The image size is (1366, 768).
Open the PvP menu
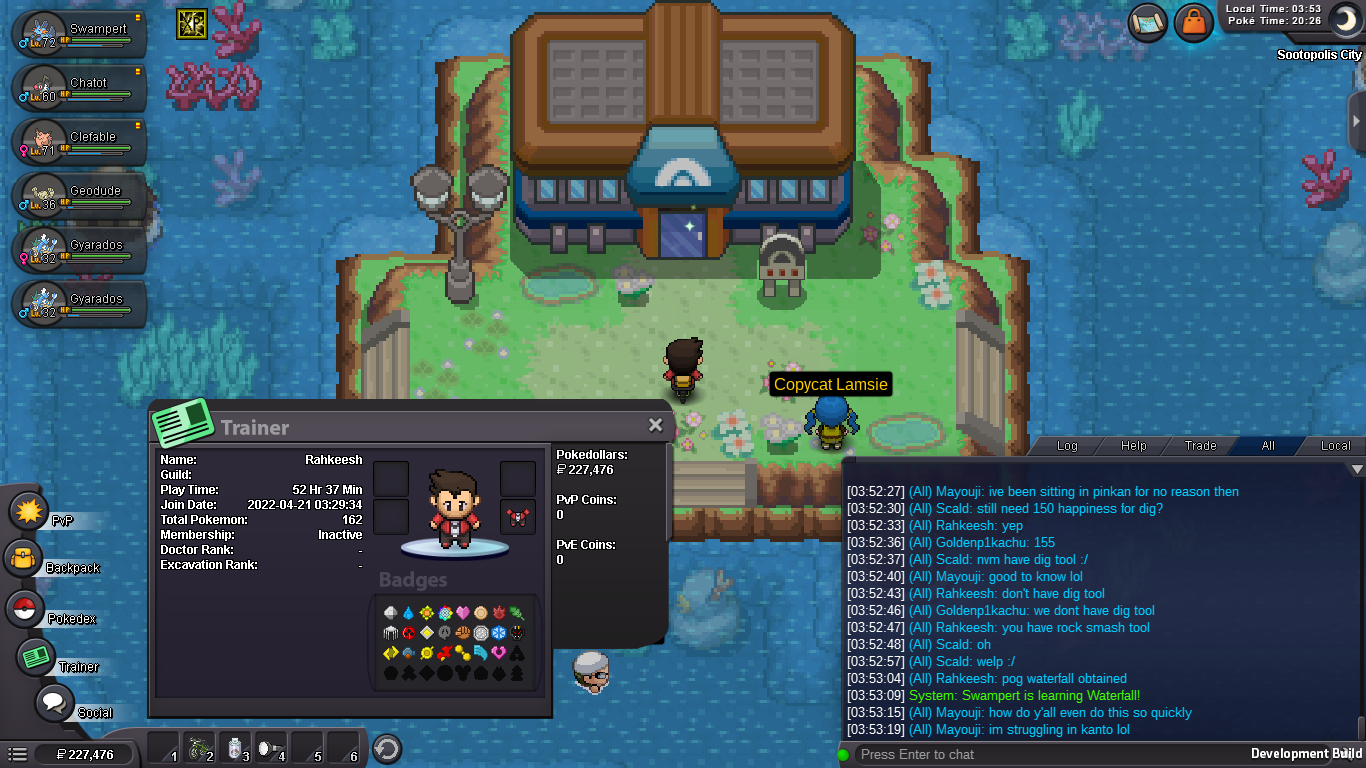30,512
